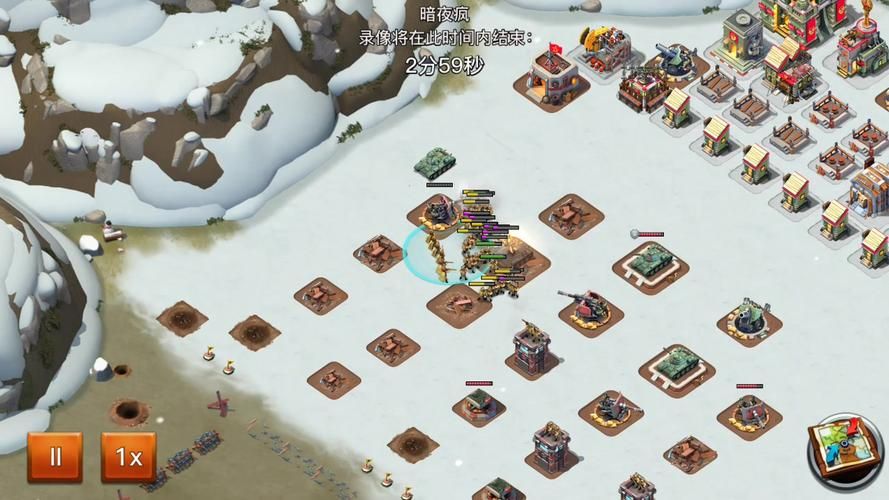Pause the battle replay

pyautogui.click(x=55, y=458)
